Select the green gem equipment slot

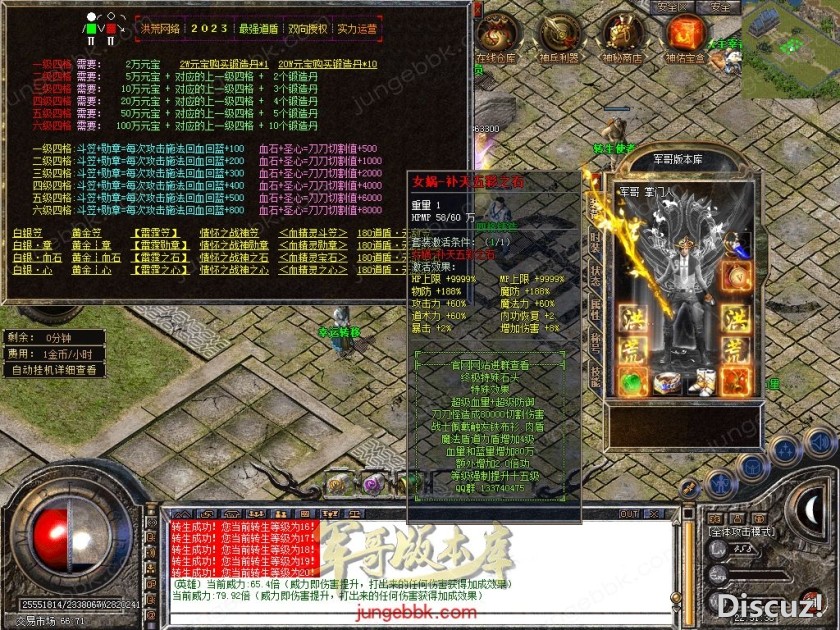[x=631, y=382]
